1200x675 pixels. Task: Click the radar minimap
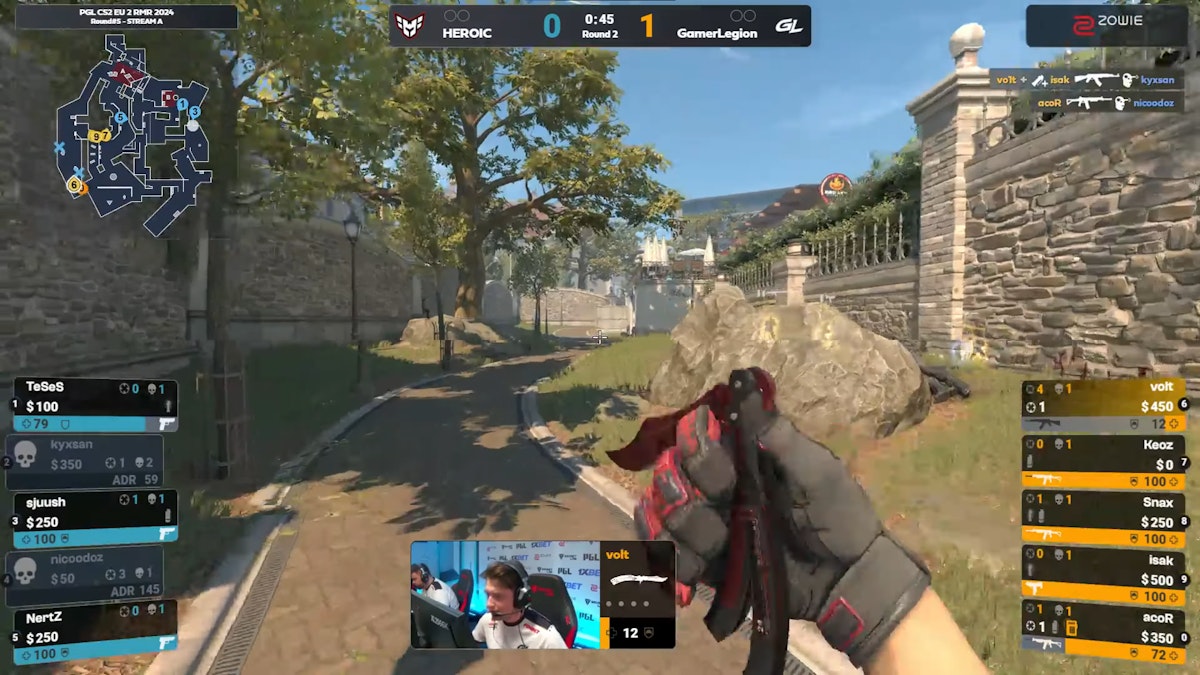(134, 128)
